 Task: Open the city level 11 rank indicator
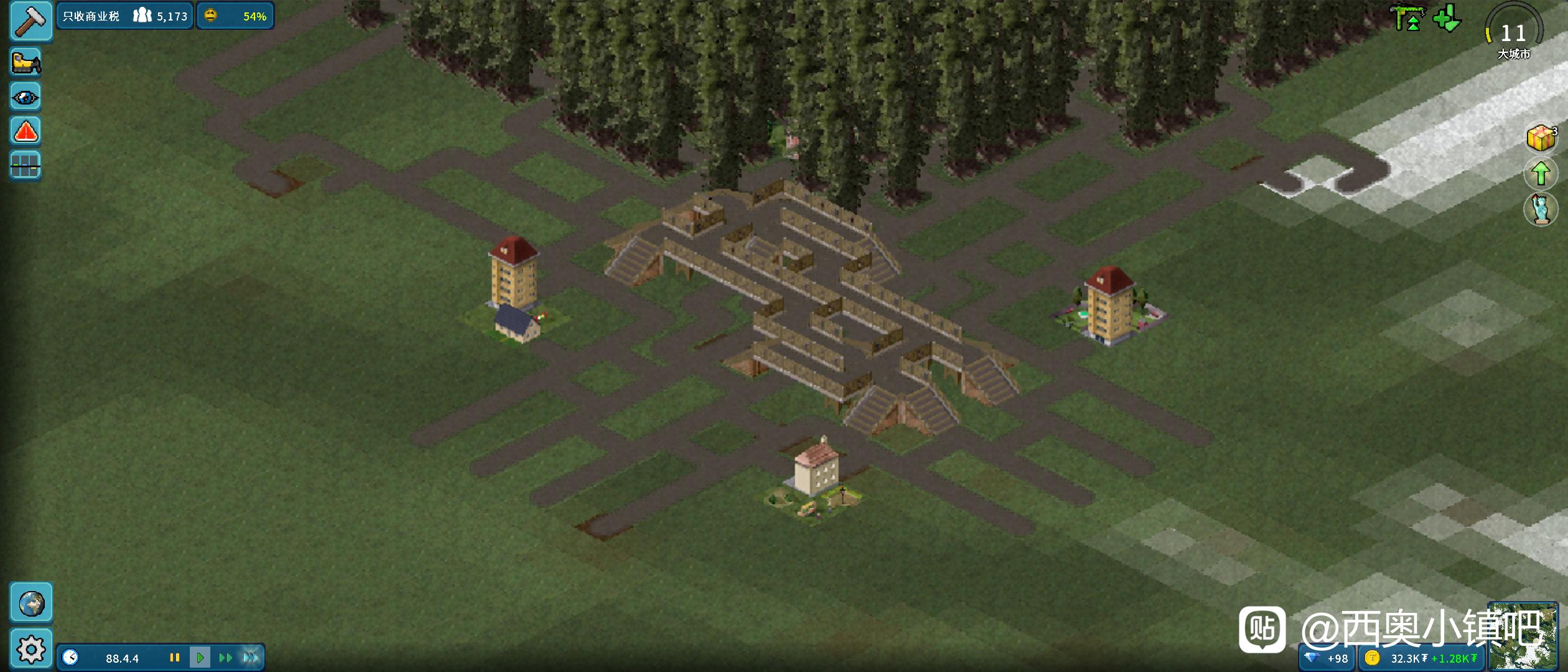(1514, 32)
